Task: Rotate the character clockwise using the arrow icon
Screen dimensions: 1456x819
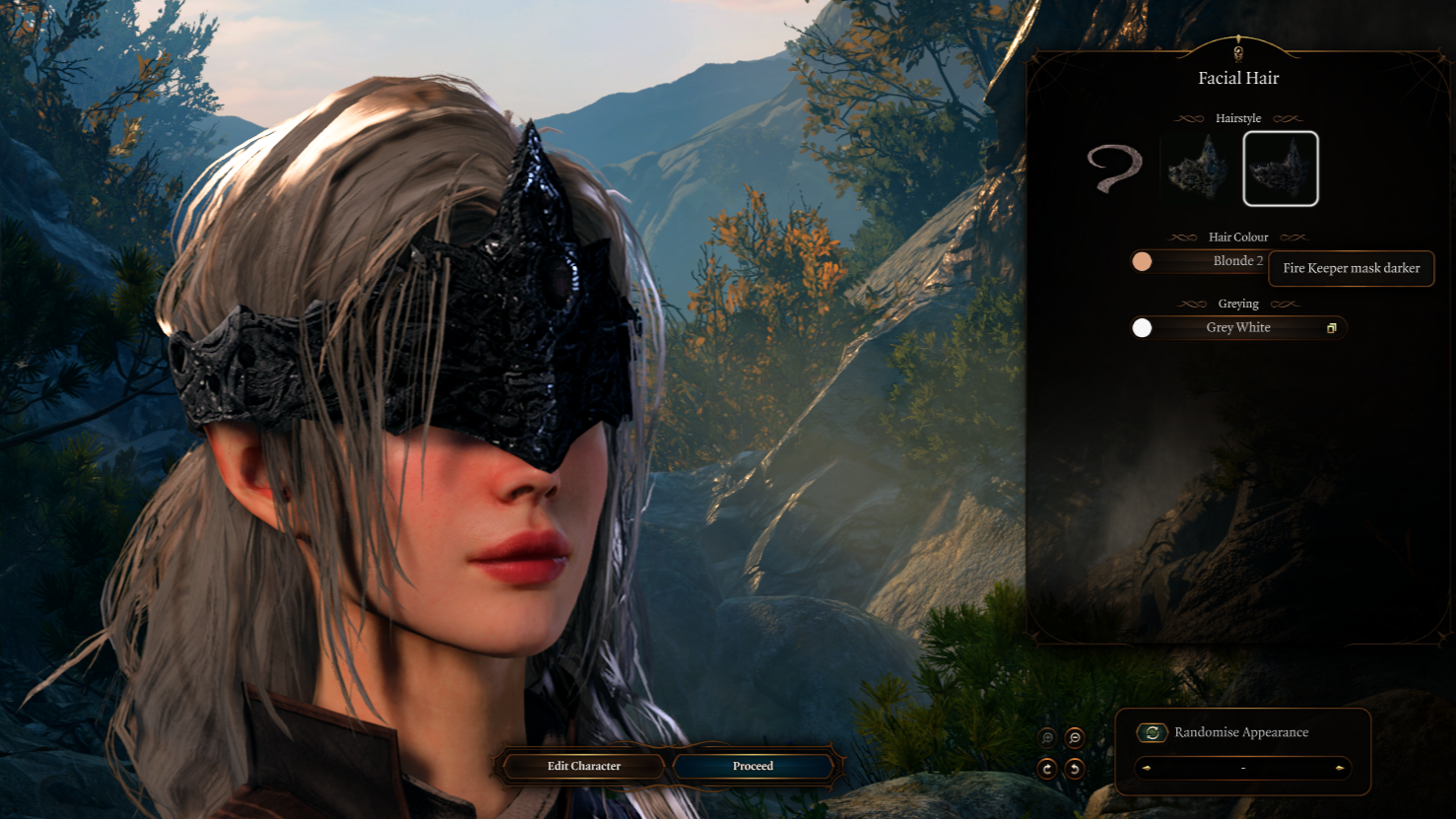Action: coord(1047,769)
